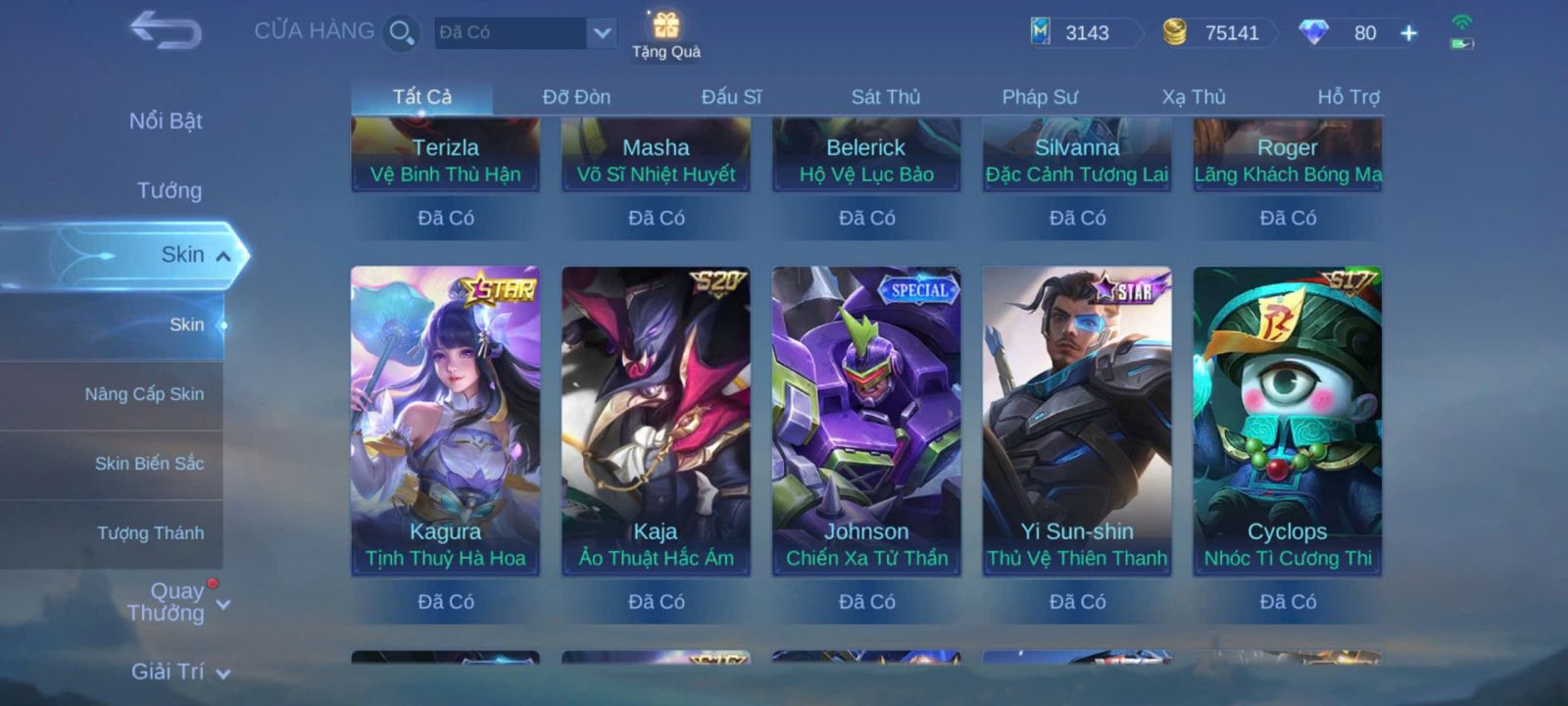The width and height of the screenshot is (1568, 706).
Task: Select the Sát Thủ category tab
Action: [885, 97]
